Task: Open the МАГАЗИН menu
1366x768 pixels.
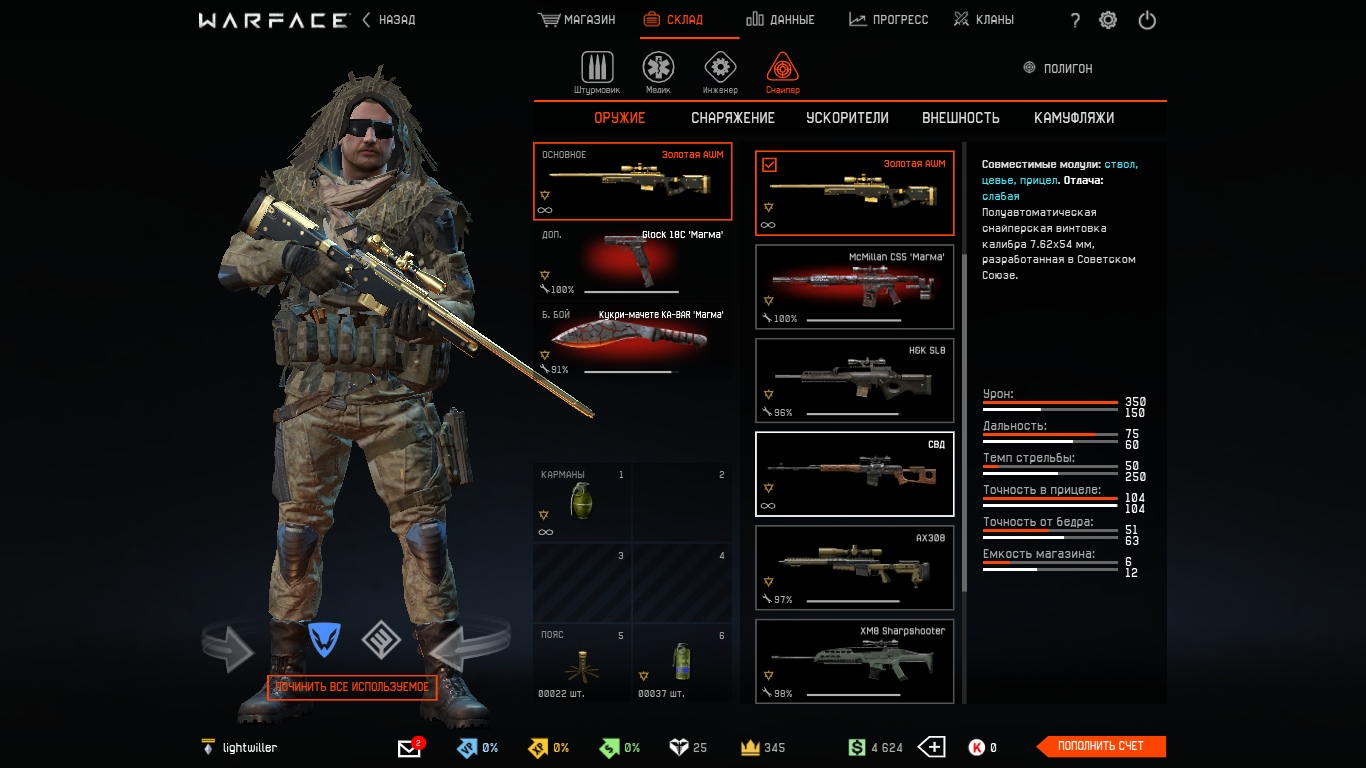Action: click(576, 18)
